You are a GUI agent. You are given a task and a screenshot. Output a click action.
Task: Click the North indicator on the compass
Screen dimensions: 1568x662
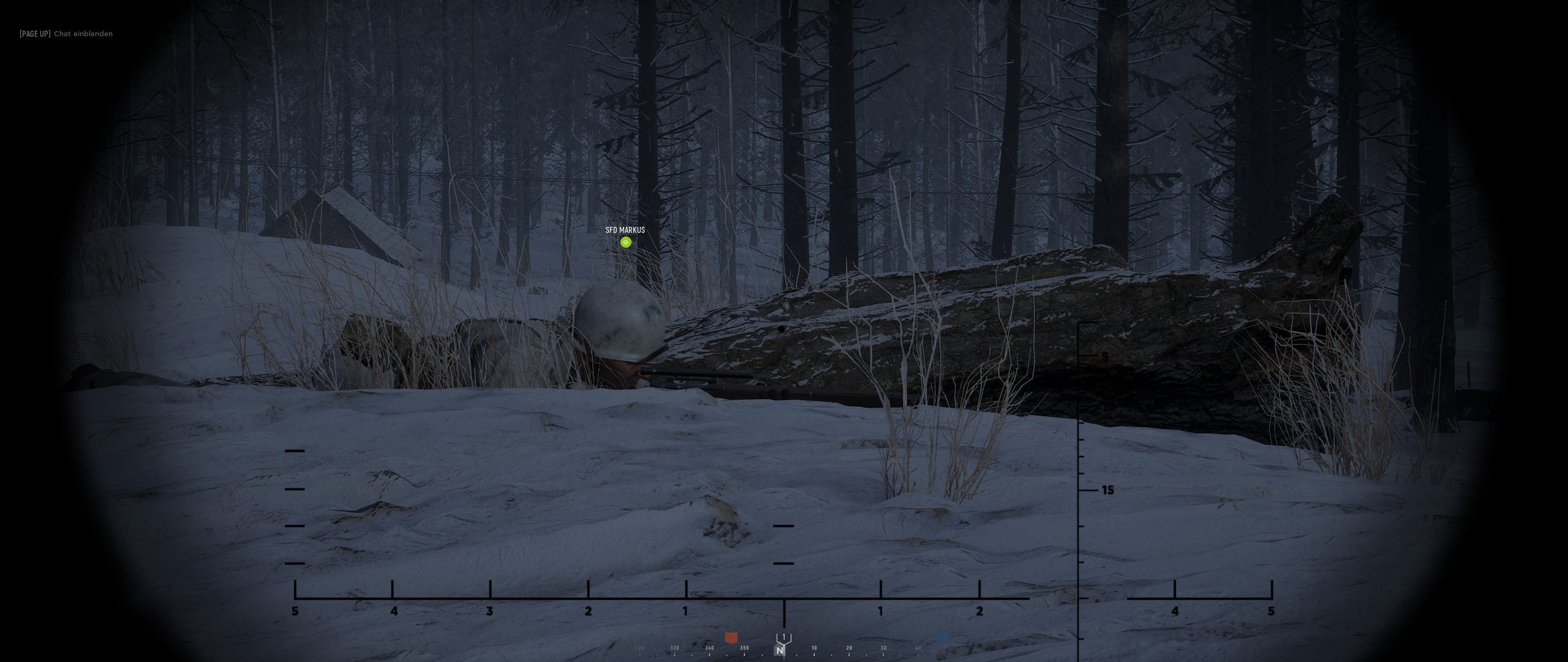(779, 650)
